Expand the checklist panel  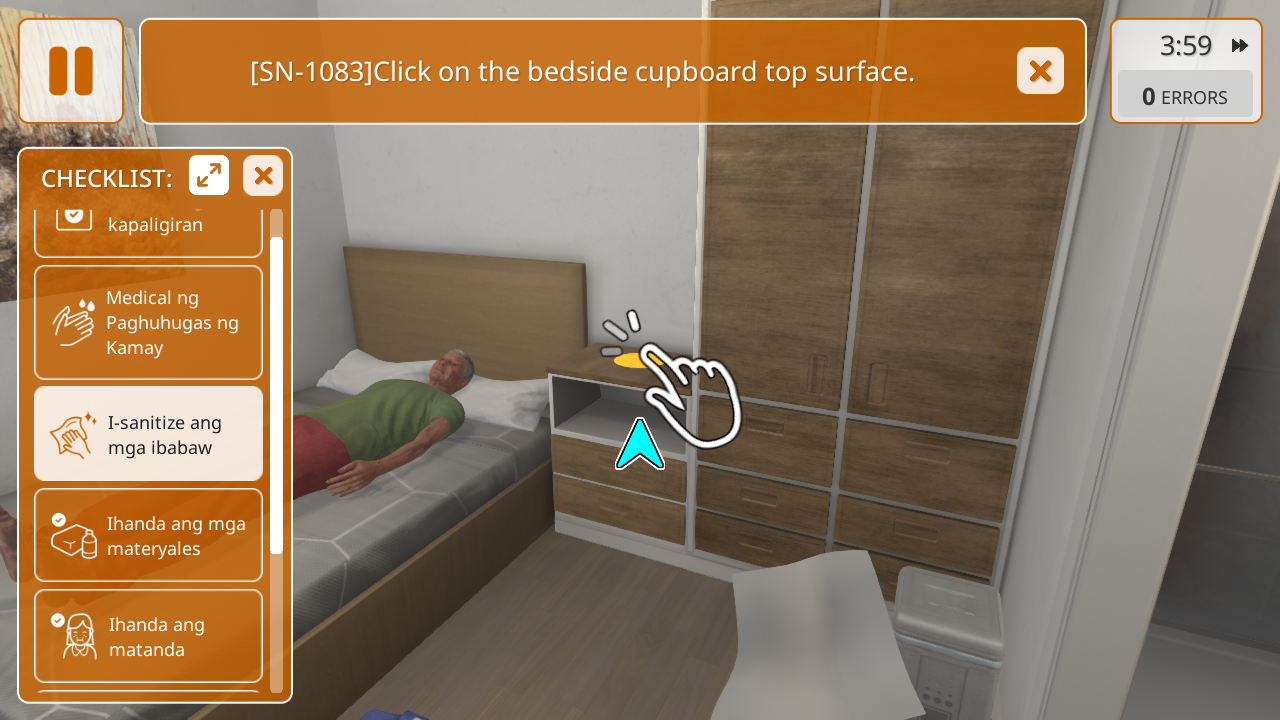[209, 176]
